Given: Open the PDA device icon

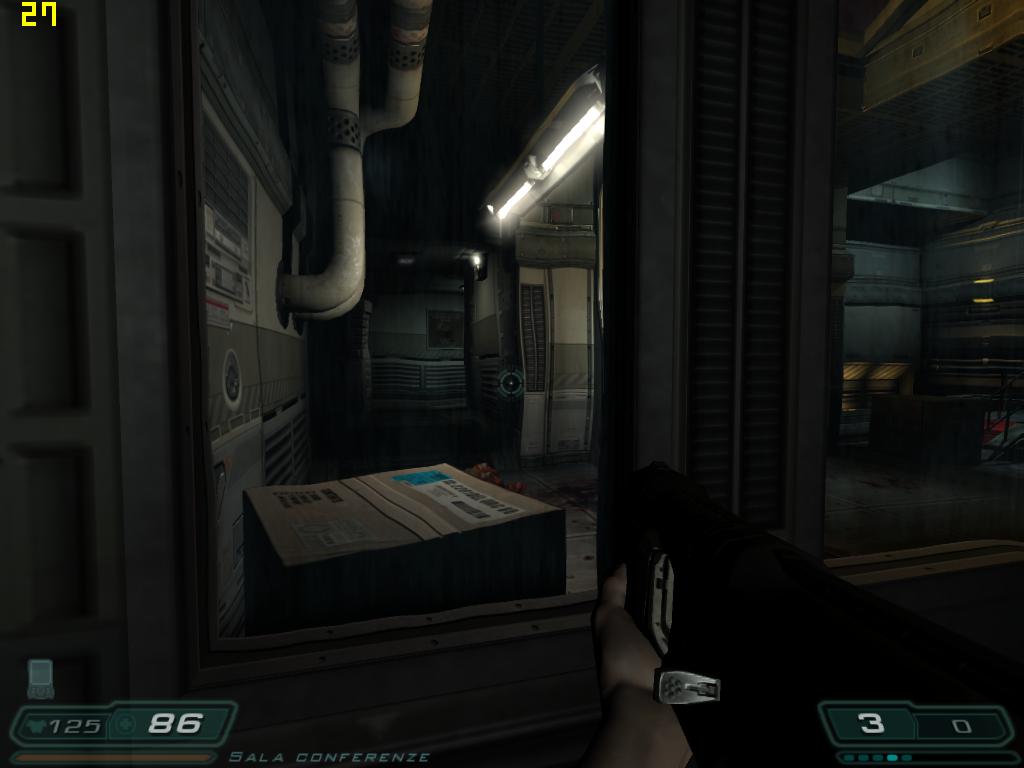Looking at the screenshot, I should (x=40, y=677).
